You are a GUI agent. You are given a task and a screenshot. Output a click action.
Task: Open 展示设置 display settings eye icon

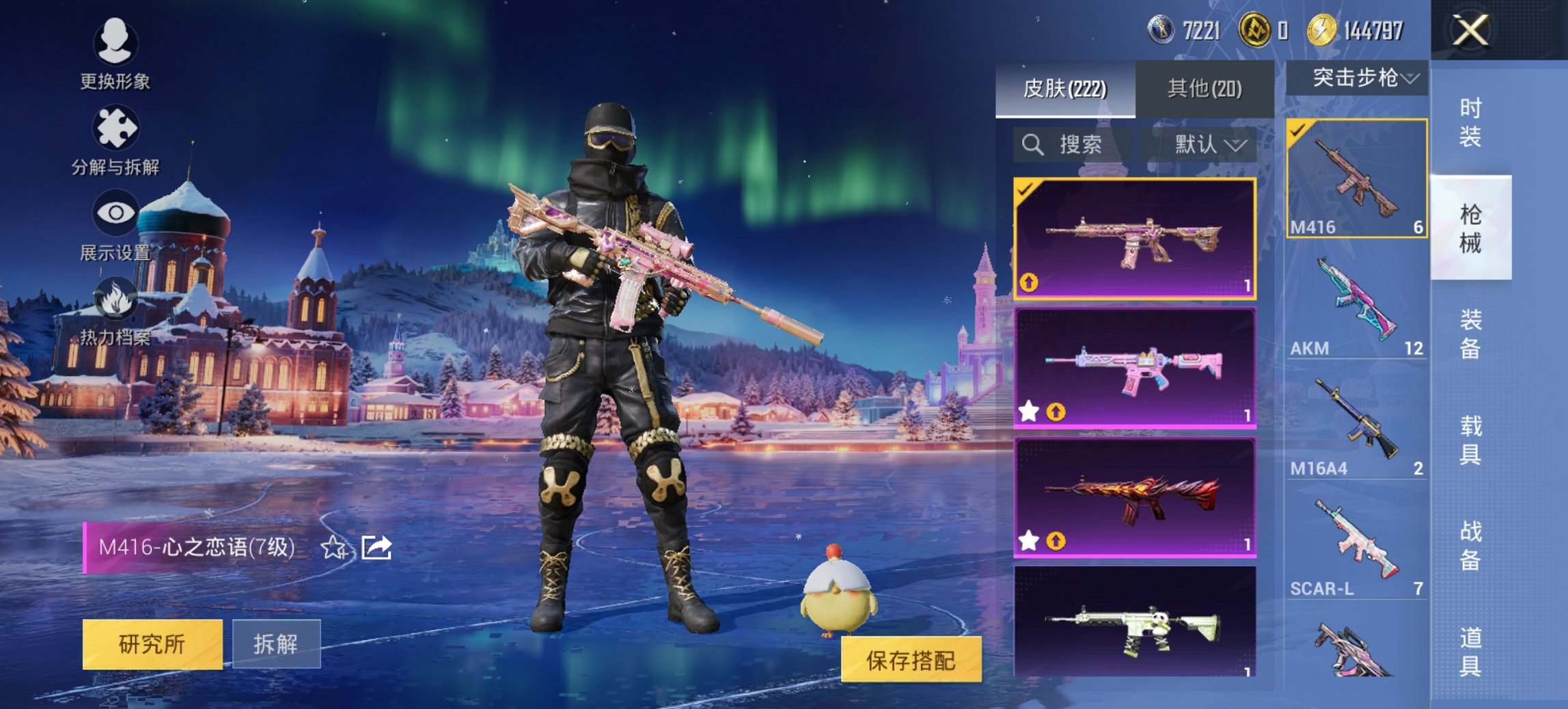click(x=116, y=212)
